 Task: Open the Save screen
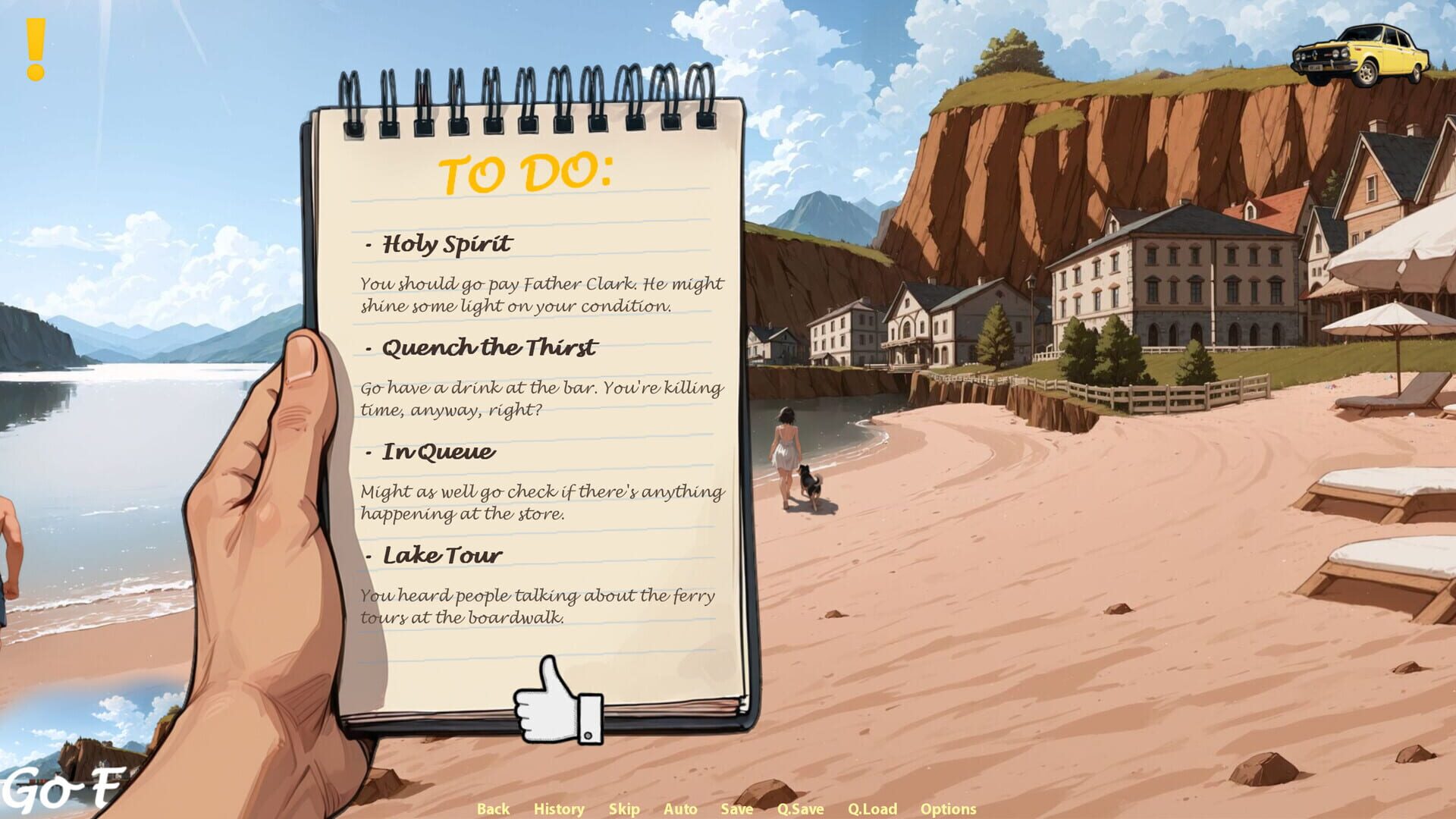tap(736, 808)
